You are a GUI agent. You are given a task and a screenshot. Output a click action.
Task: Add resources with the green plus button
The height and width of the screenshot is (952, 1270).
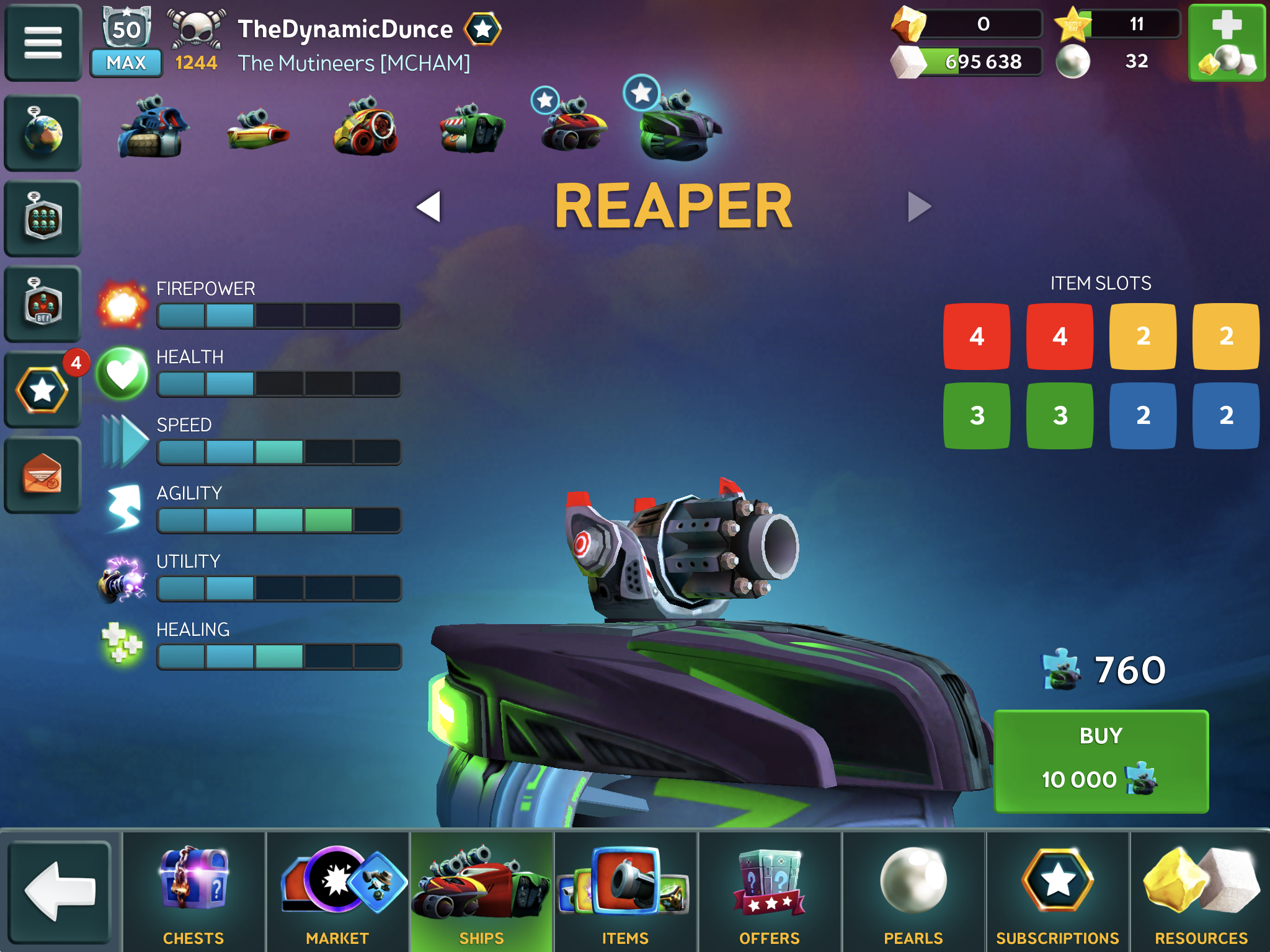1227,43
